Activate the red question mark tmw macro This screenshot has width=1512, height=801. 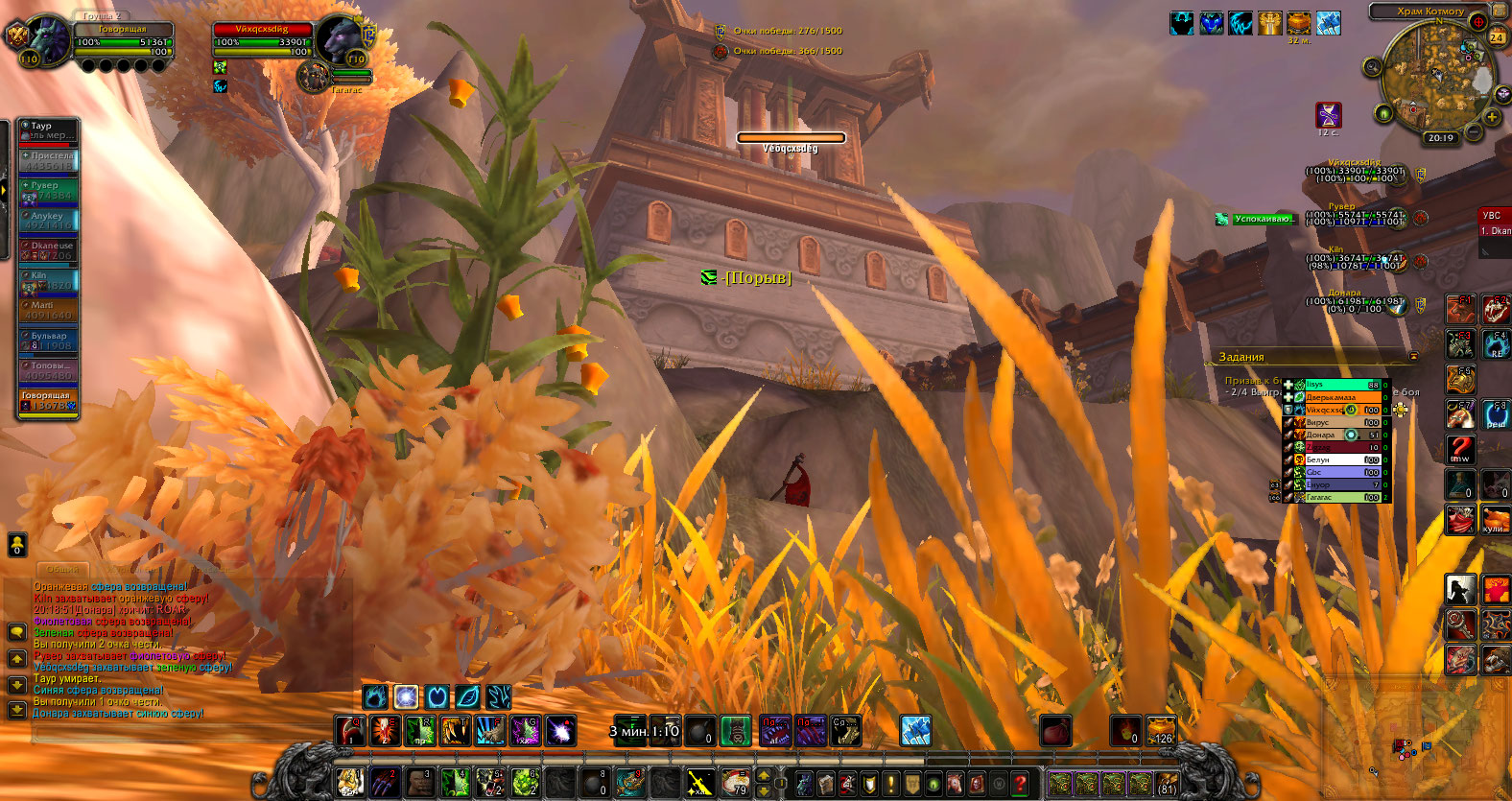[x=1460, y=448]
